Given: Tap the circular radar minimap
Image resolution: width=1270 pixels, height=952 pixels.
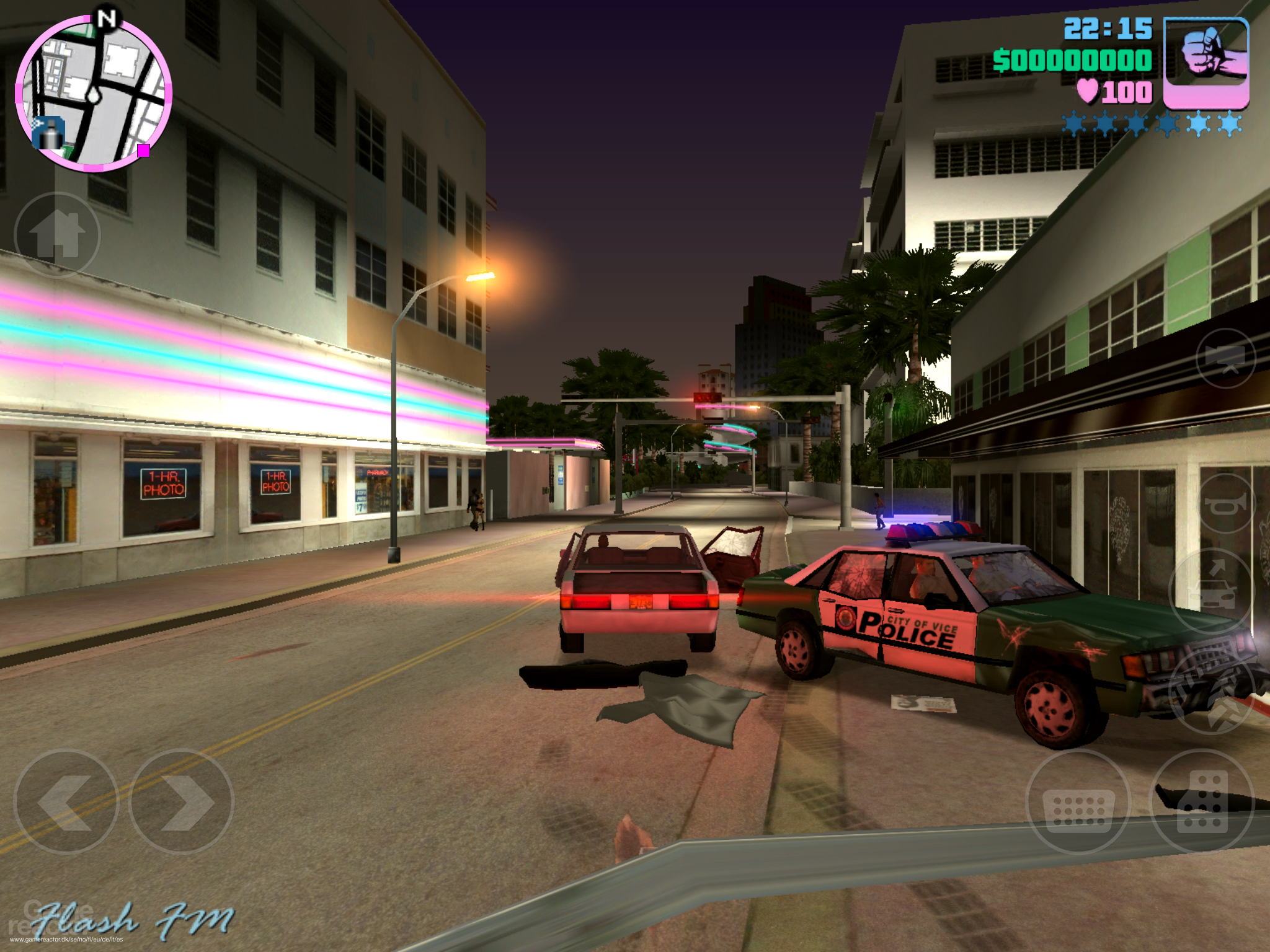Looking at the screenshot, I should (x=93, y=93).
